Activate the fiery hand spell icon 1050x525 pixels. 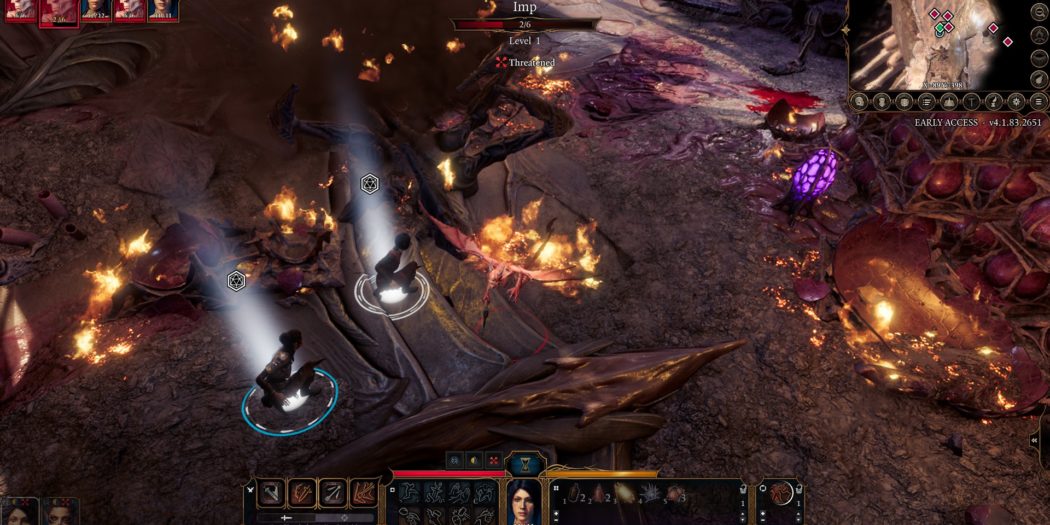(x=364, y=492)
